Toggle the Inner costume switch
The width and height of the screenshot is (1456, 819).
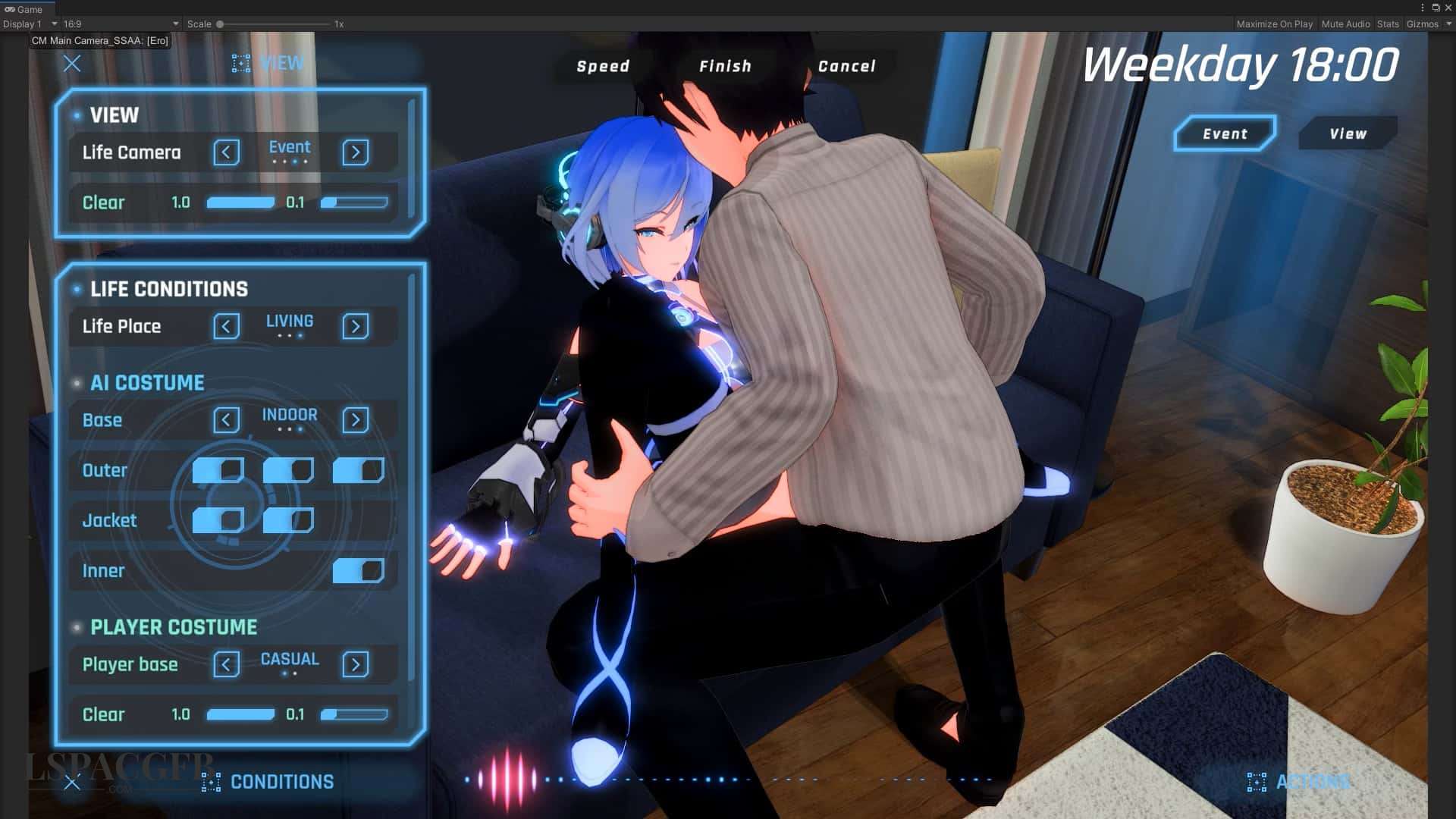coord(358,570)
